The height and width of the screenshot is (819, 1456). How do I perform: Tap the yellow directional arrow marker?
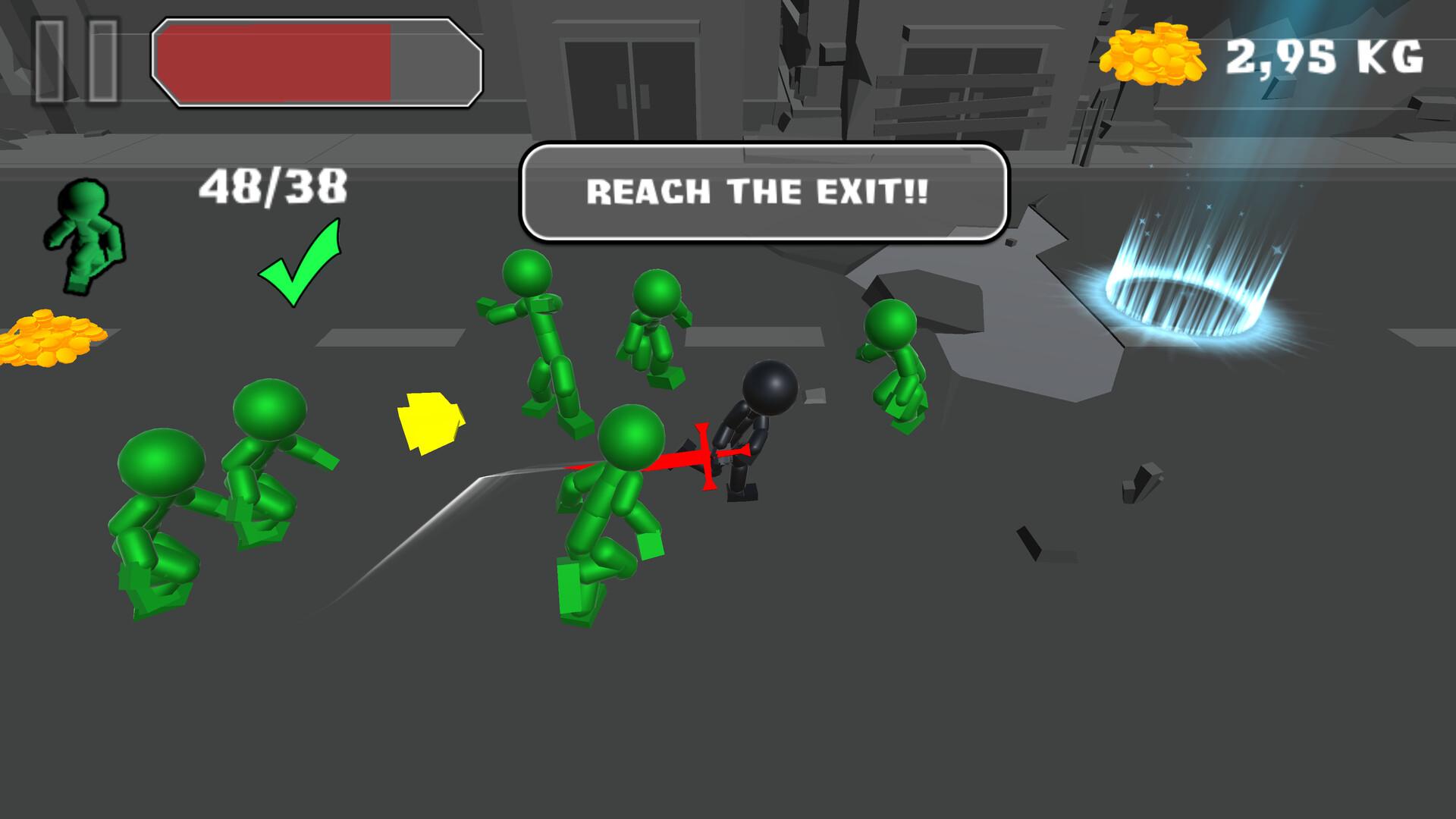[430, 422]
